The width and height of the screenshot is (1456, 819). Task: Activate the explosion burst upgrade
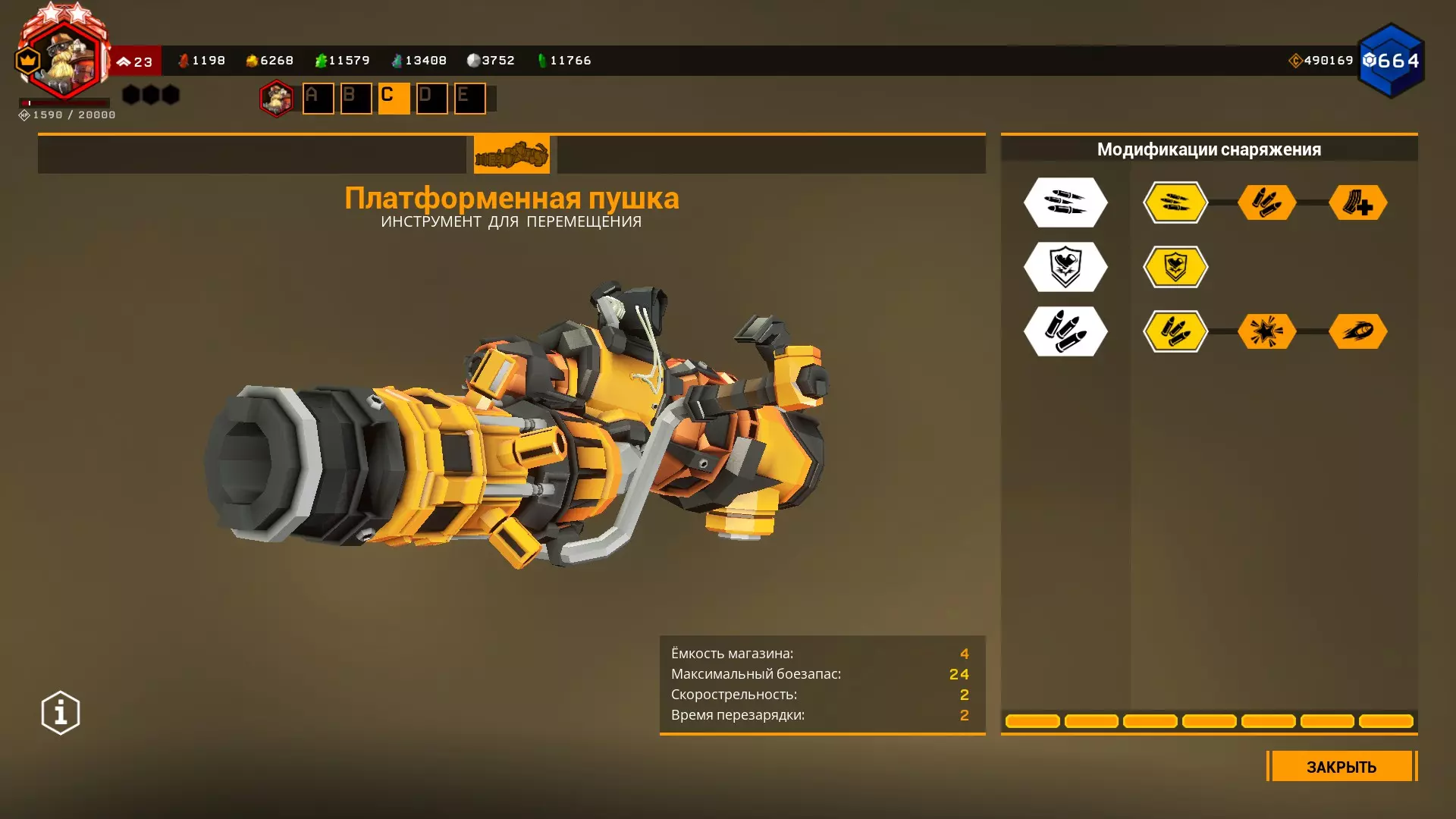click(x=1266, y=331)
